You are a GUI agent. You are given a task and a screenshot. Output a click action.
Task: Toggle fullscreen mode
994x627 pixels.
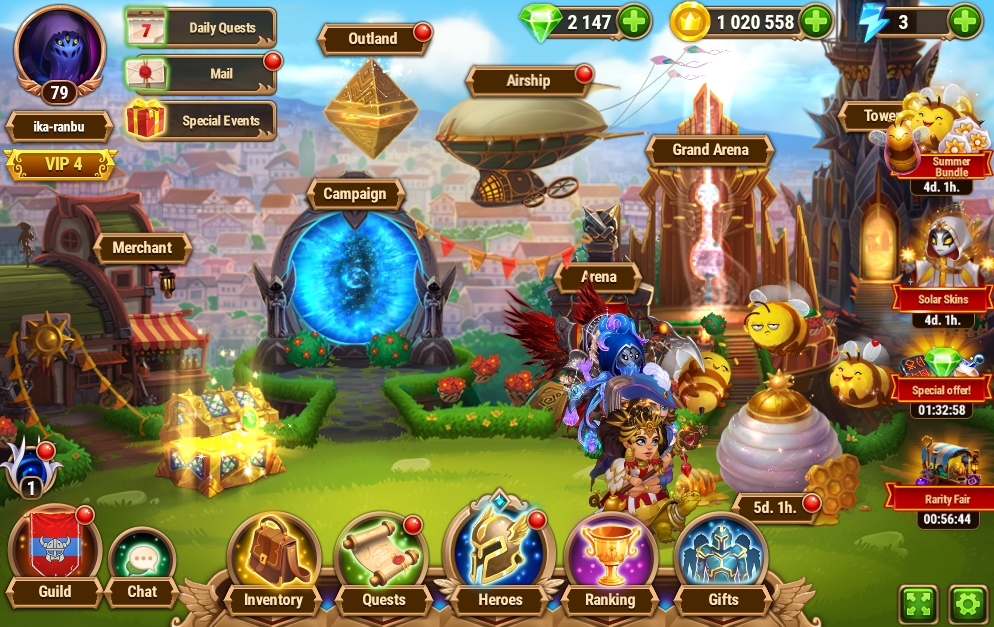click(x=919, y=604)
